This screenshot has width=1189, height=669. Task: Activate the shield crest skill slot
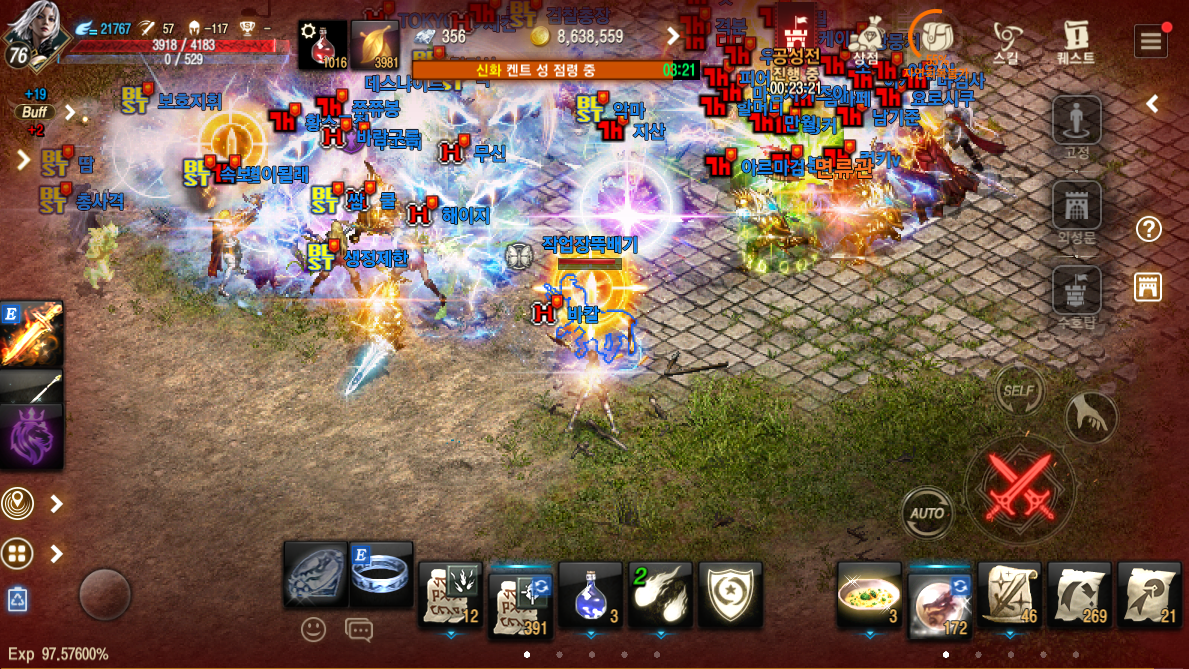point(730,595)
